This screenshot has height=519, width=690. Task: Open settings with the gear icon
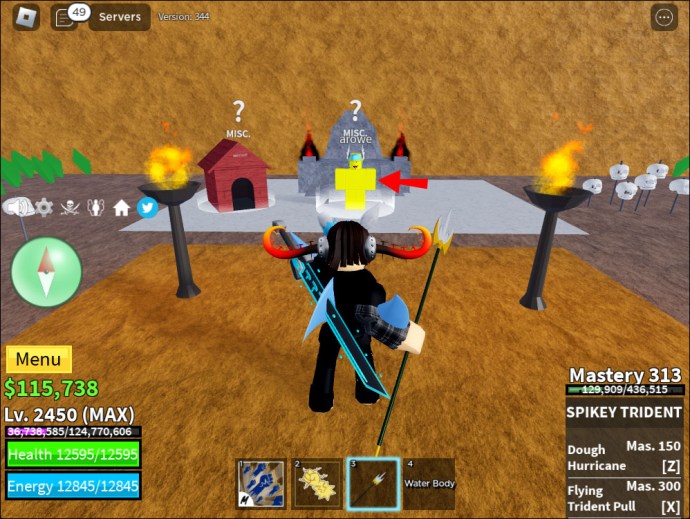[44, 207]
